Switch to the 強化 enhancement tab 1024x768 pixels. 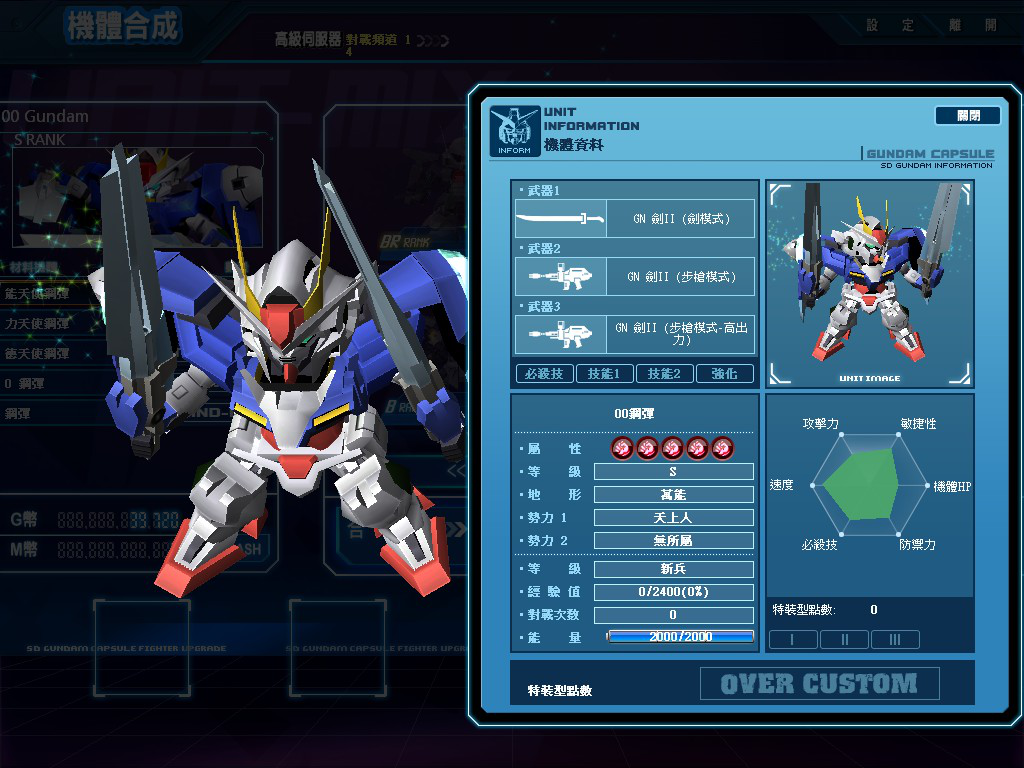pos(724,373)
